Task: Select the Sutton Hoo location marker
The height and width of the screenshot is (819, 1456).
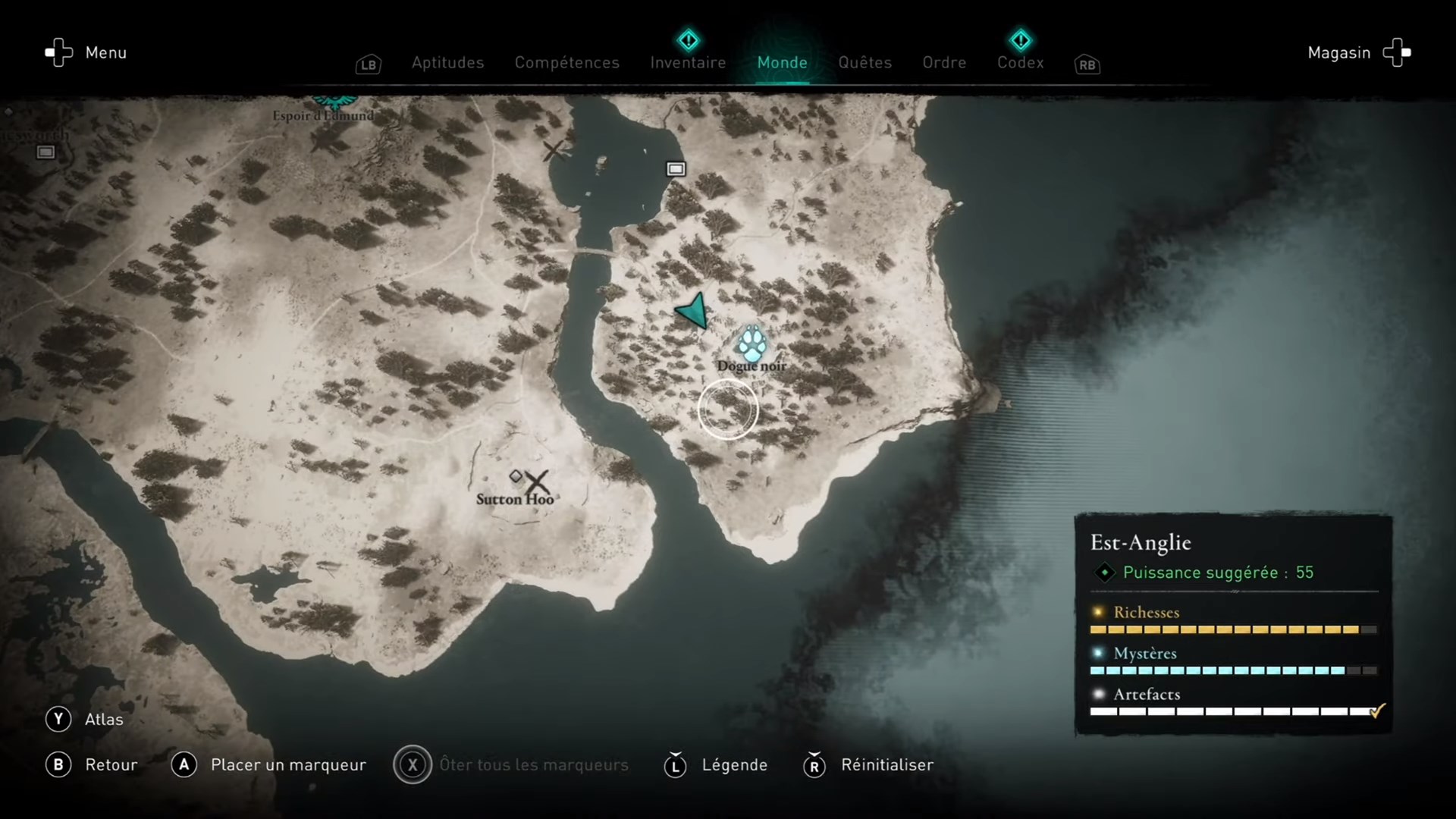Action: point(536,482)
